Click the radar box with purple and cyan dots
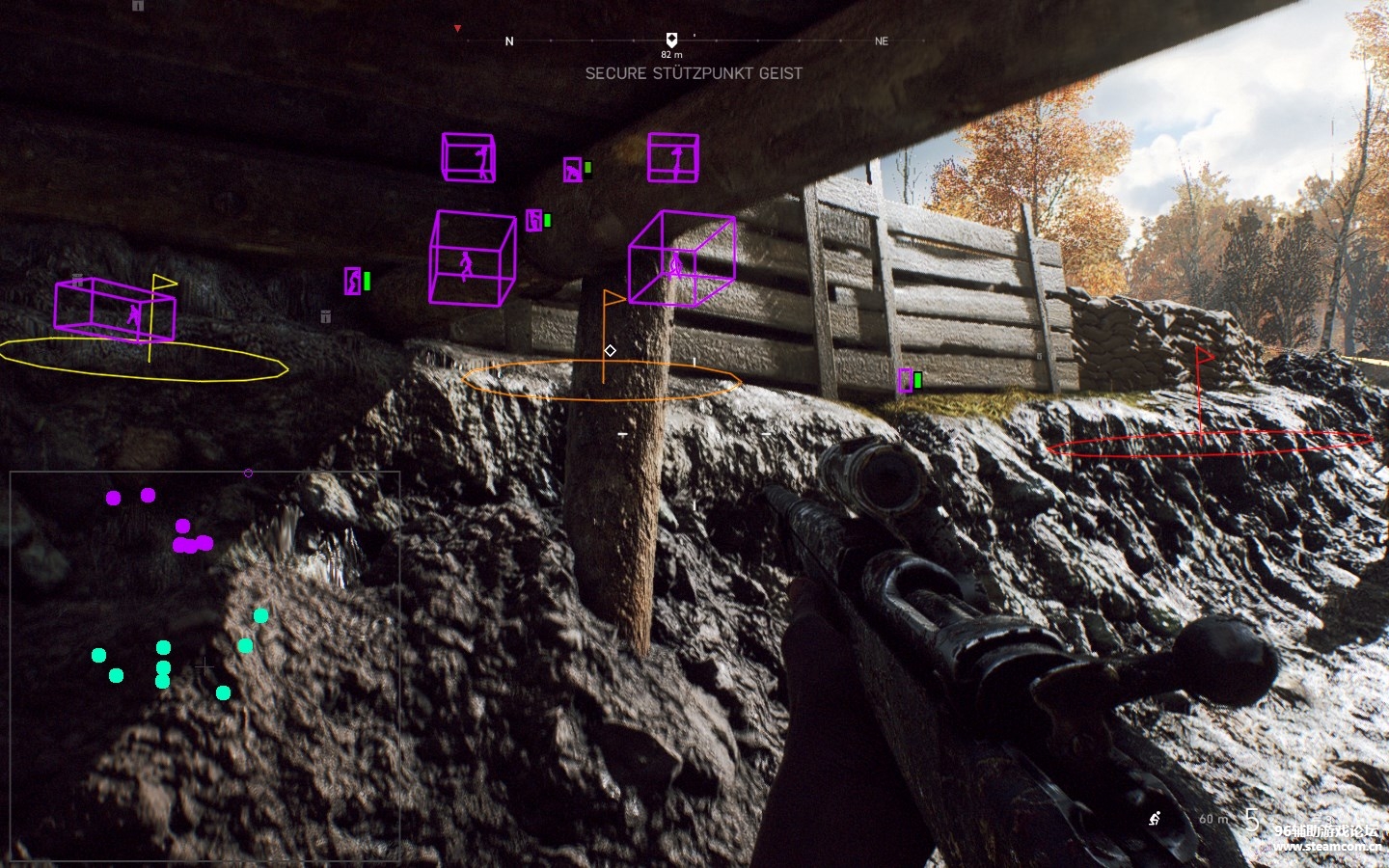The width and height of the screenshot is (1389, 868). click(x=204, y=665)
